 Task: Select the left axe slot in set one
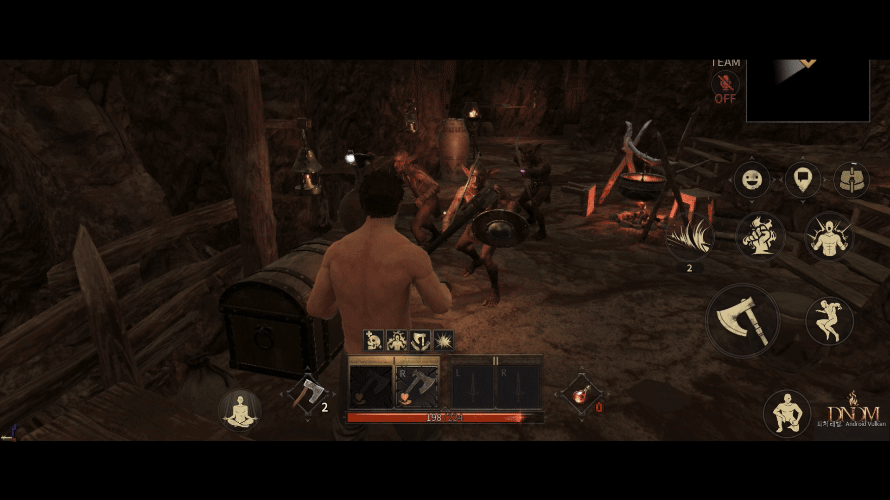(370, 384)
